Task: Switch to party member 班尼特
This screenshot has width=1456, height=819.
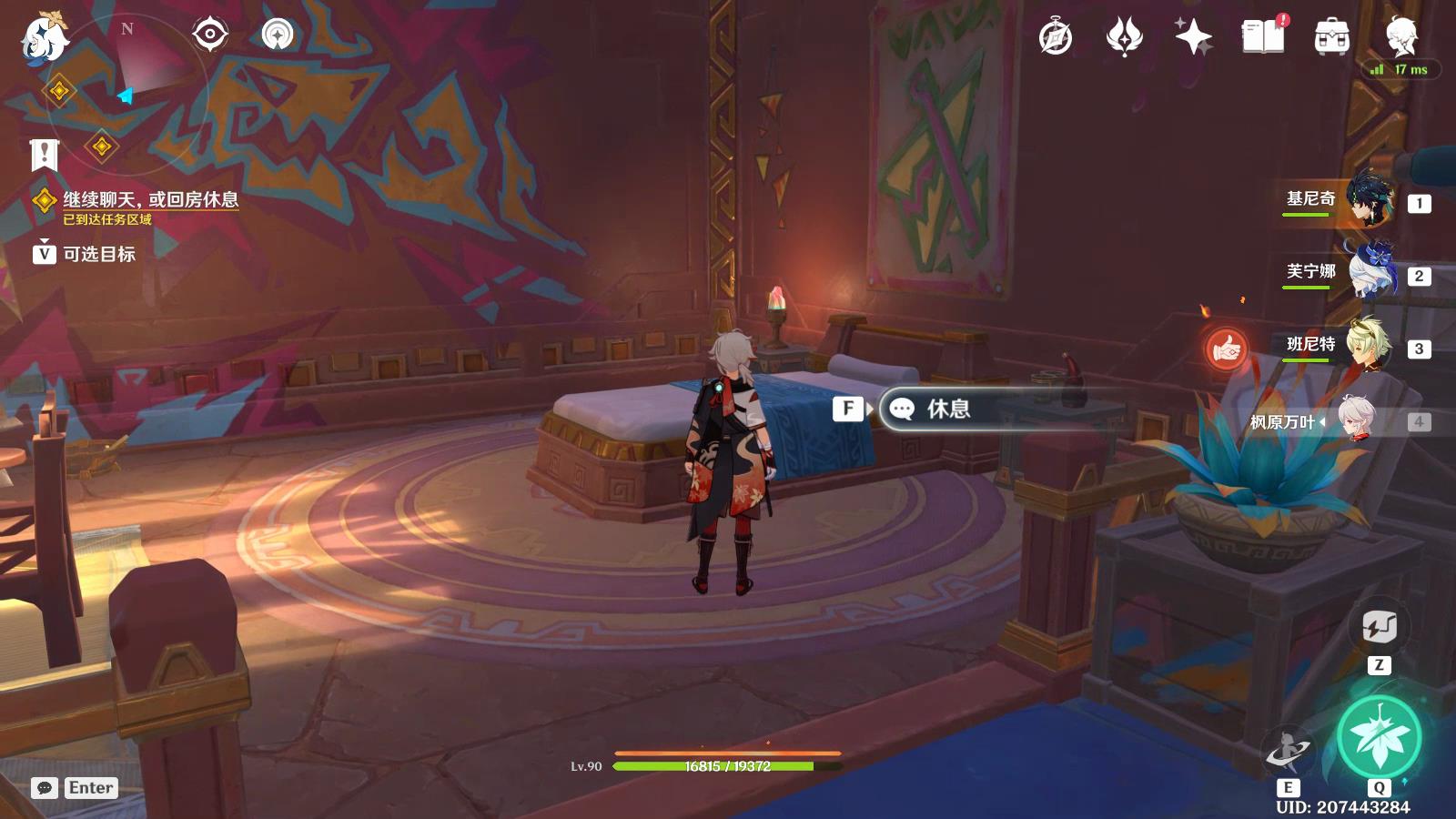Action: point(1369,345)
